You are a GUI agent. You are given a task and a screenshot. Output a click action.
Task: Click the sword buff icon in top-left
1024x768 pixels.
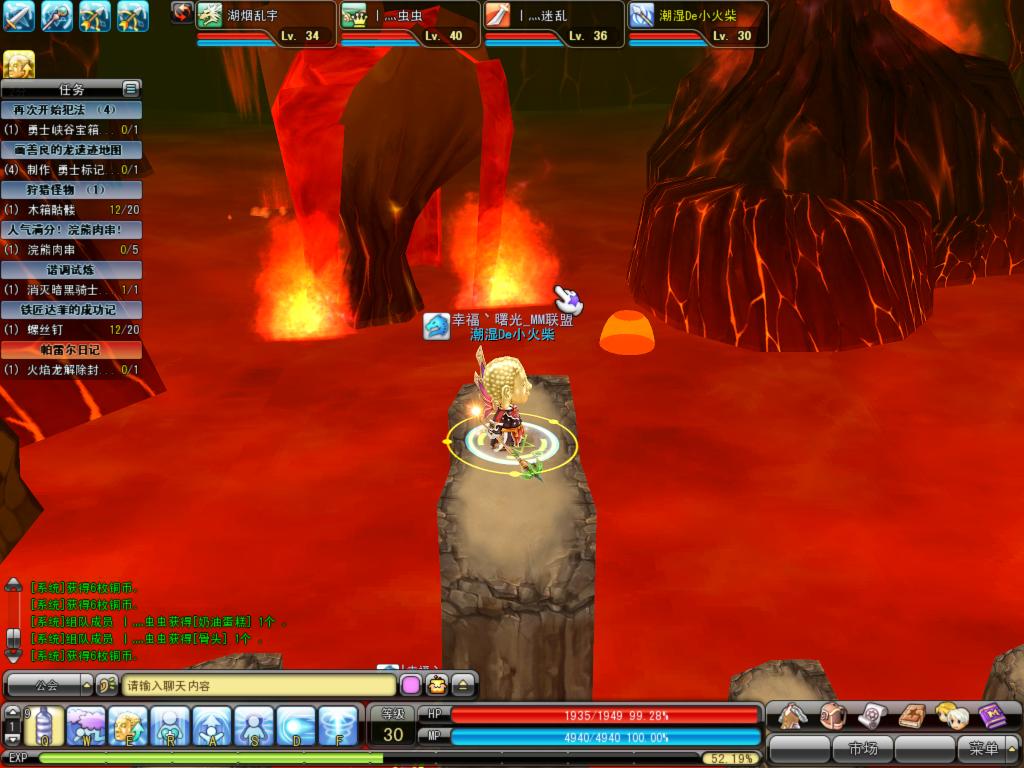coord(19,16)
